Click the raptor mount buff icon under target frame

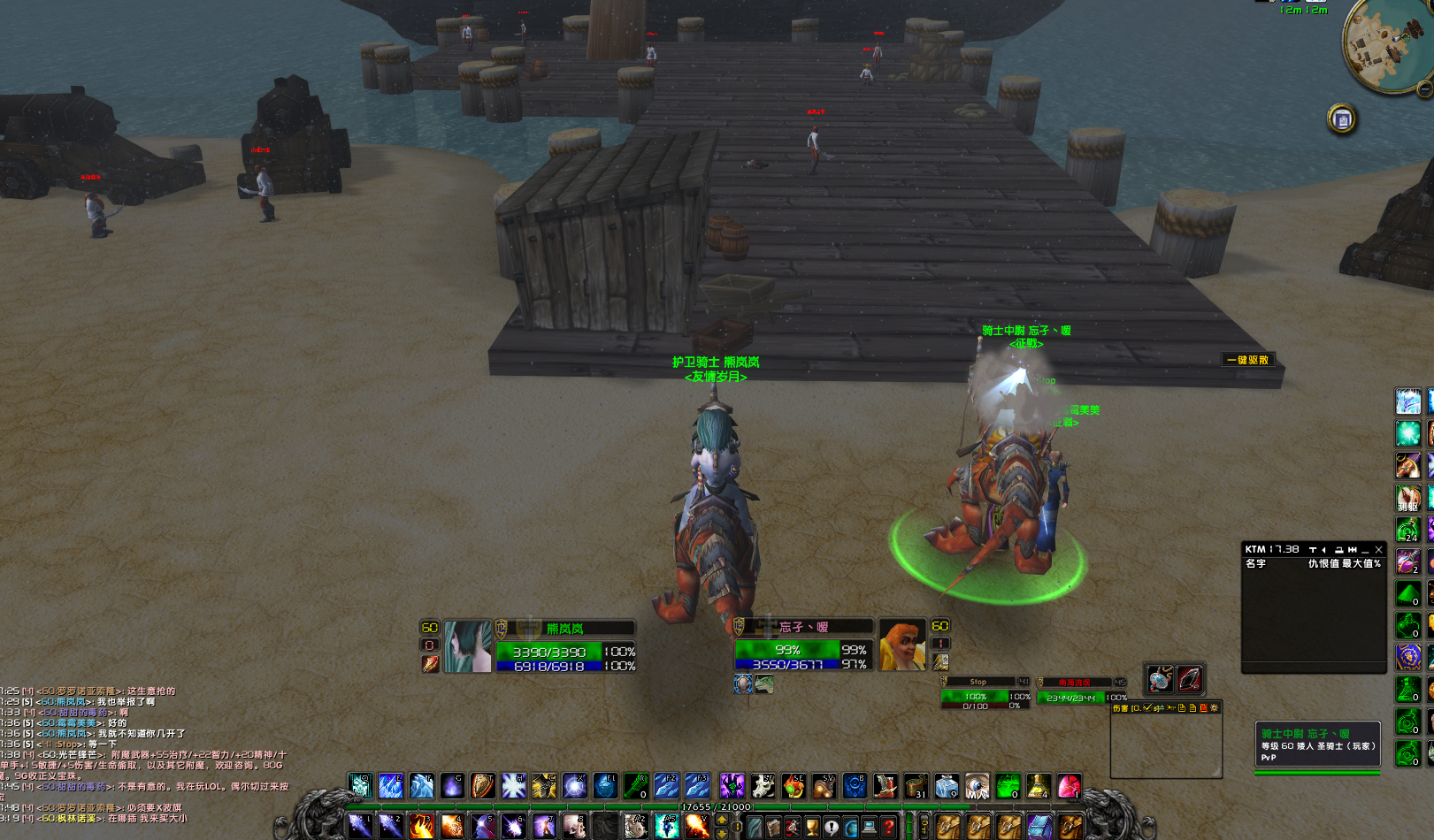(x=763, y=683)
